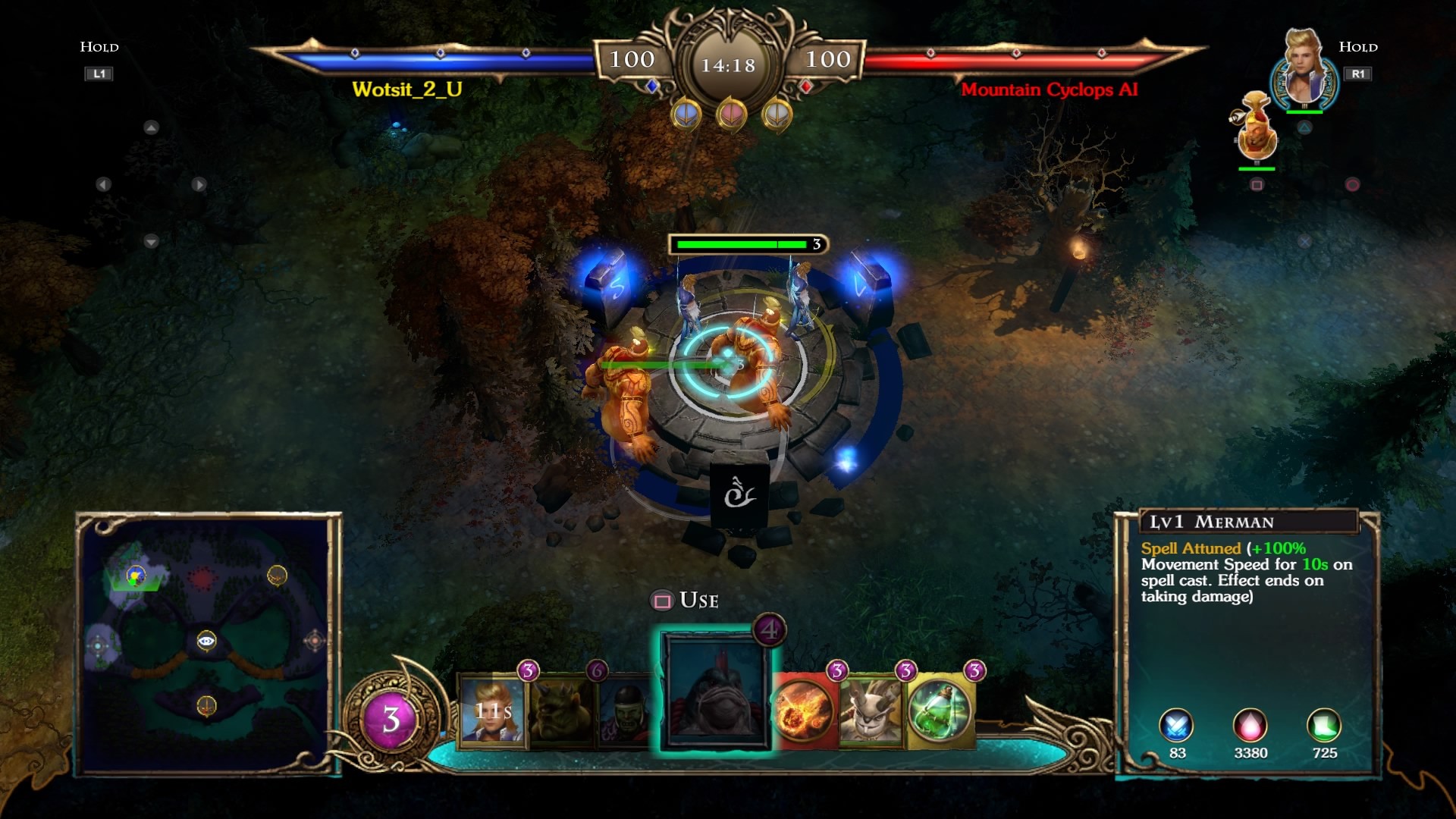Image resolution: width=1456 pixels, height=819 pixels.
Task: Click the Merman's green boot speed icon
Action: click(x=1324, y=726)
